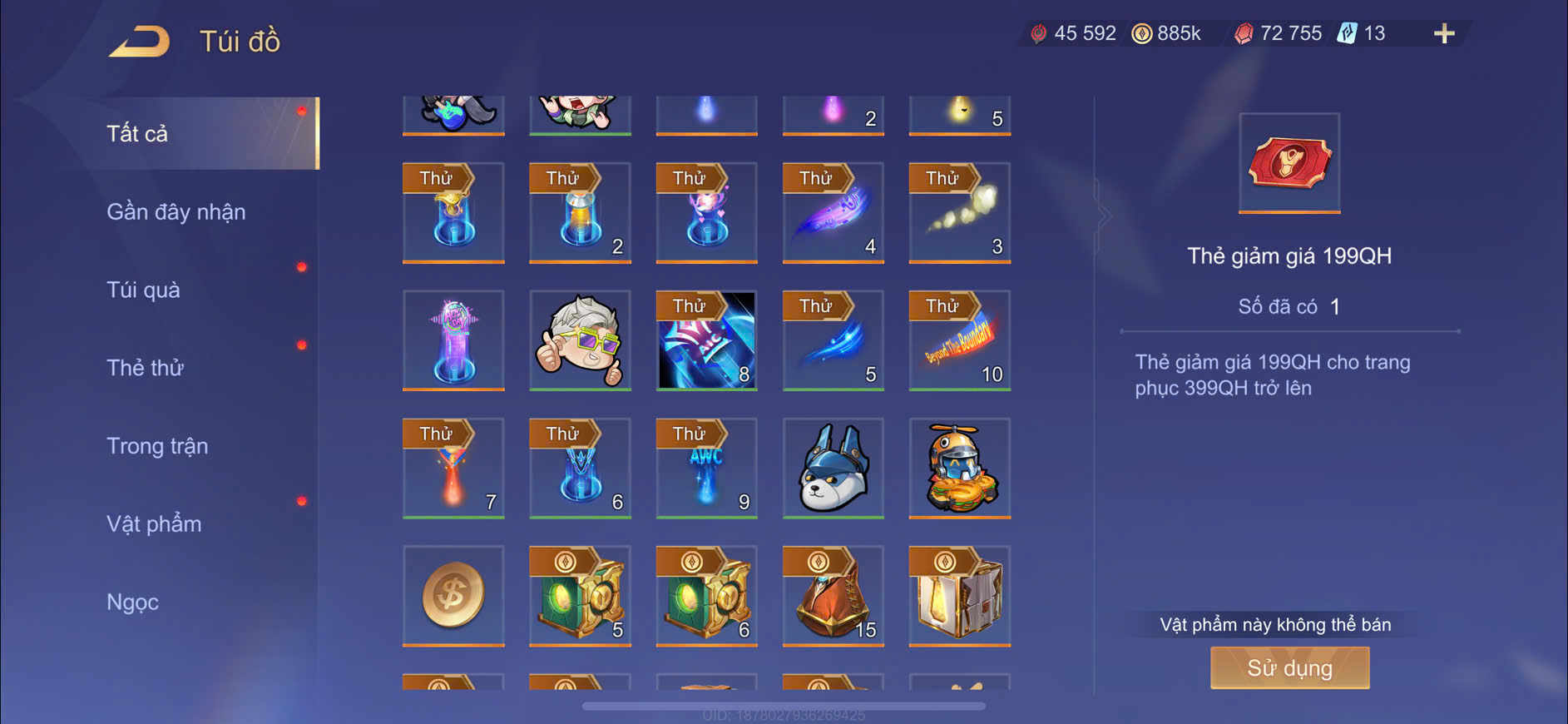Open the Vật phẩm category
Screen dimensions: 1568x724
pos(154,524)
